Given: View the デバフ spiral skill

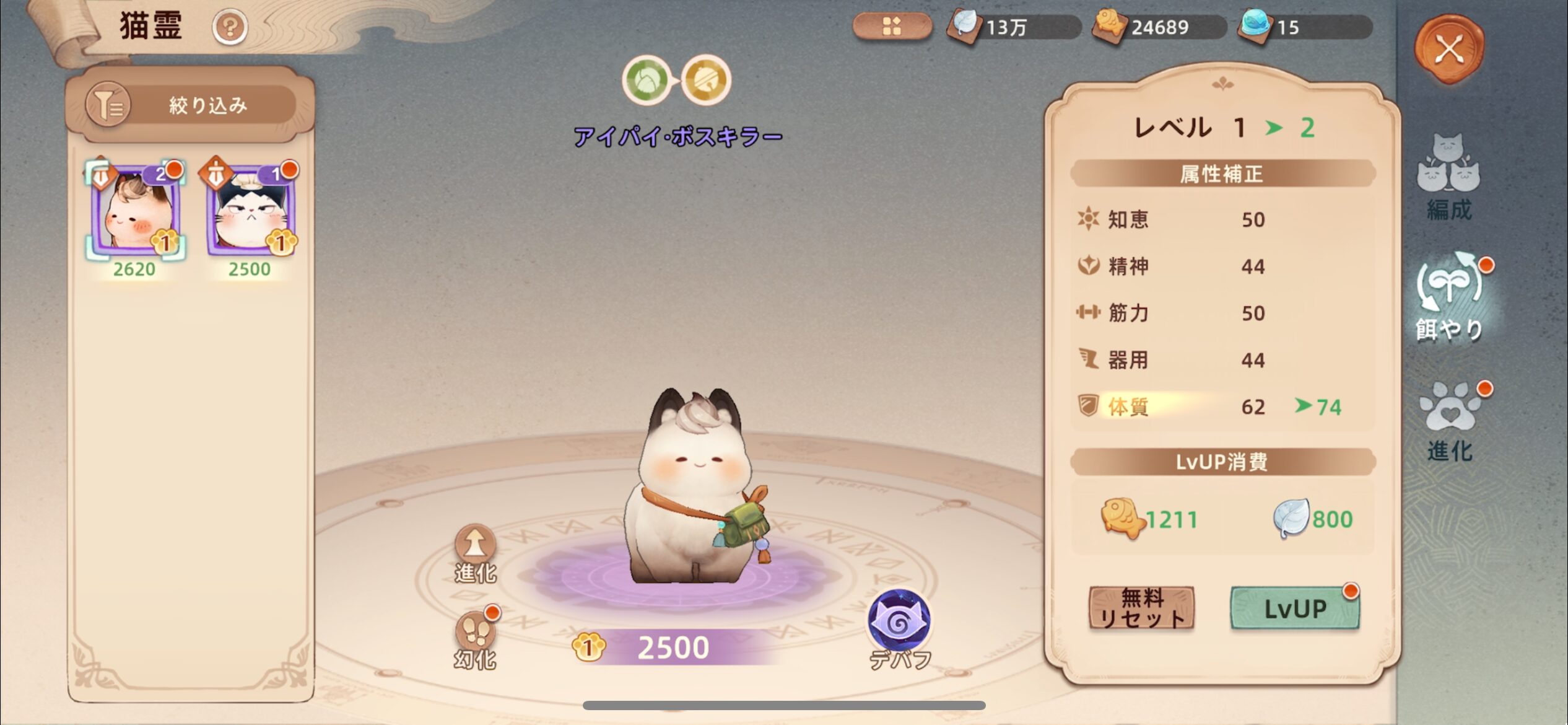Looking at the screenshot, I should [899, 621].
